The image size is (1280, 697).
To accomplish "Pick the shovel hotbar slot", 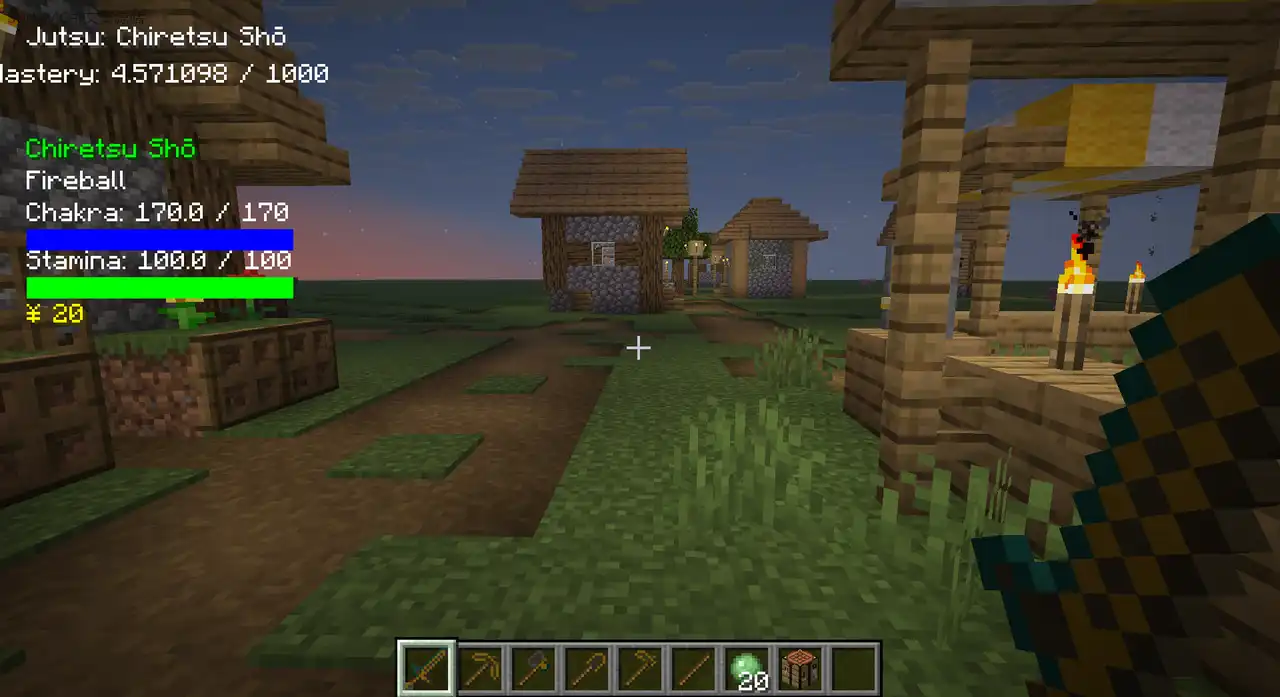I will (586, 667).
